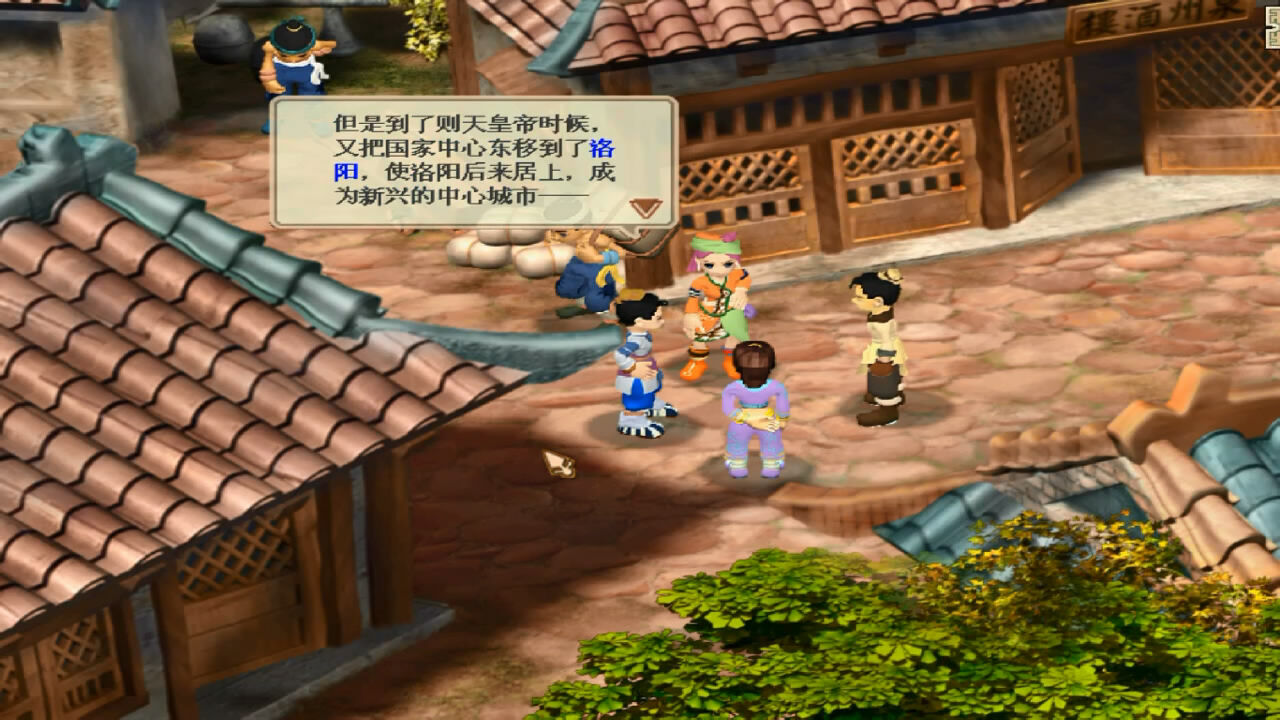
Task: Click the blue 洛阳 keyword in dialogue
Action: click(601, 149)
